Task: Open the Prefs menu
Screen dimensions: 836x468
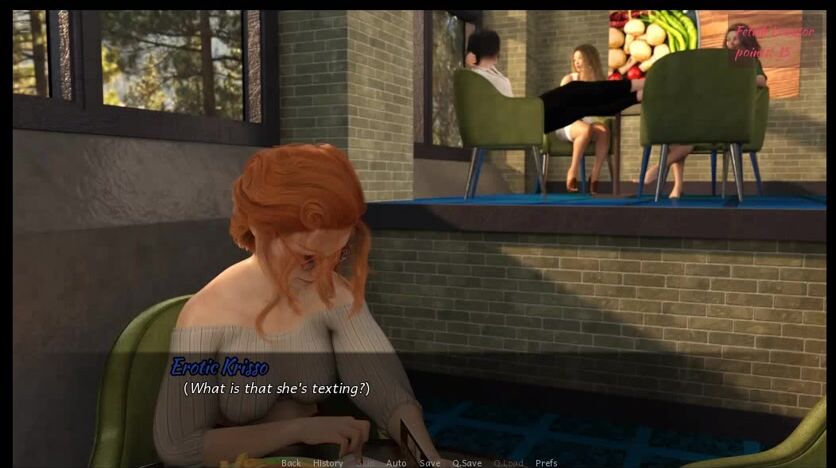Action: coord(546,463)
